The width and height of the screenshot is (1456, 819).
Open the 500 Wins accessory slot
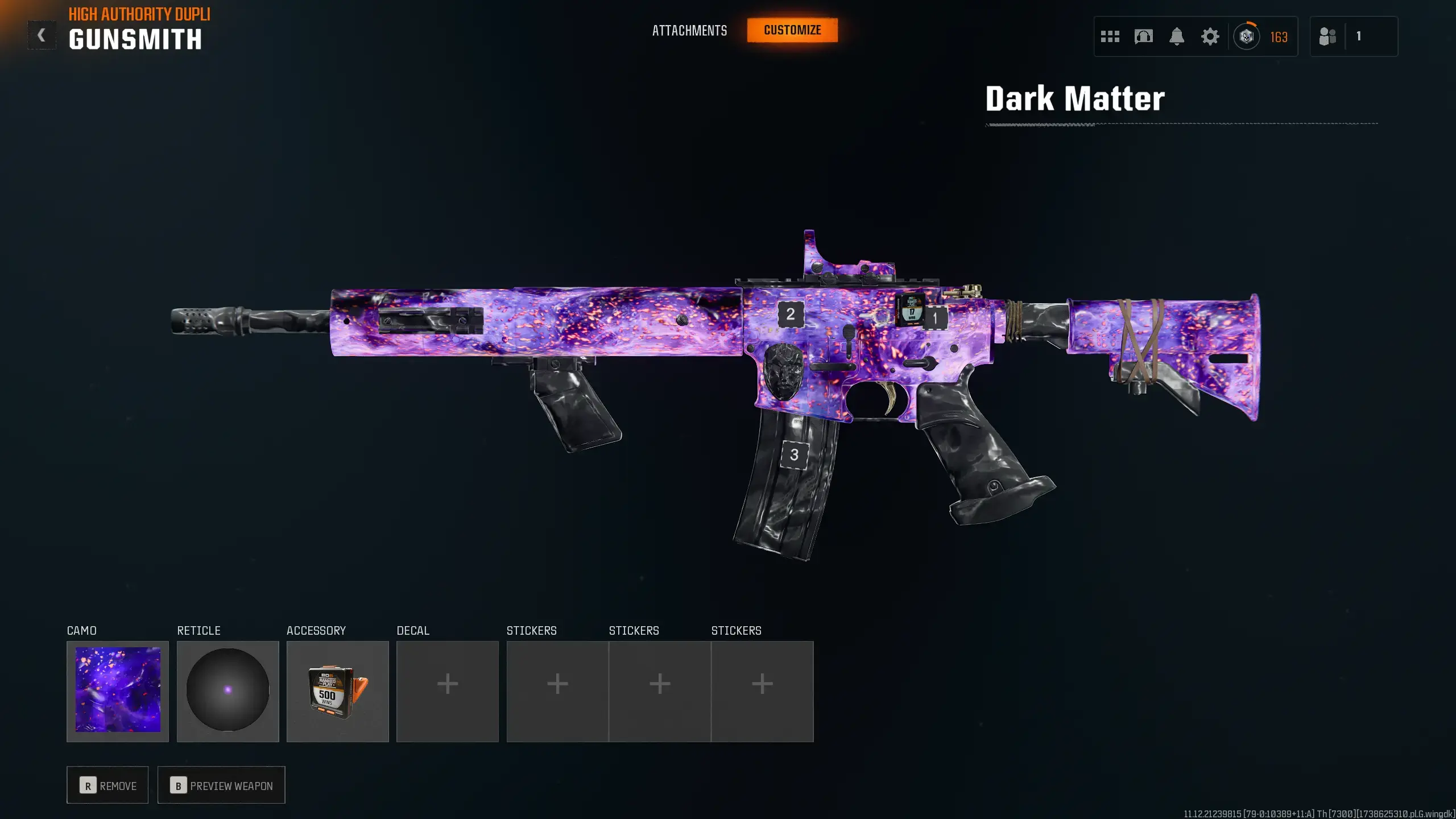coord(337,691)
